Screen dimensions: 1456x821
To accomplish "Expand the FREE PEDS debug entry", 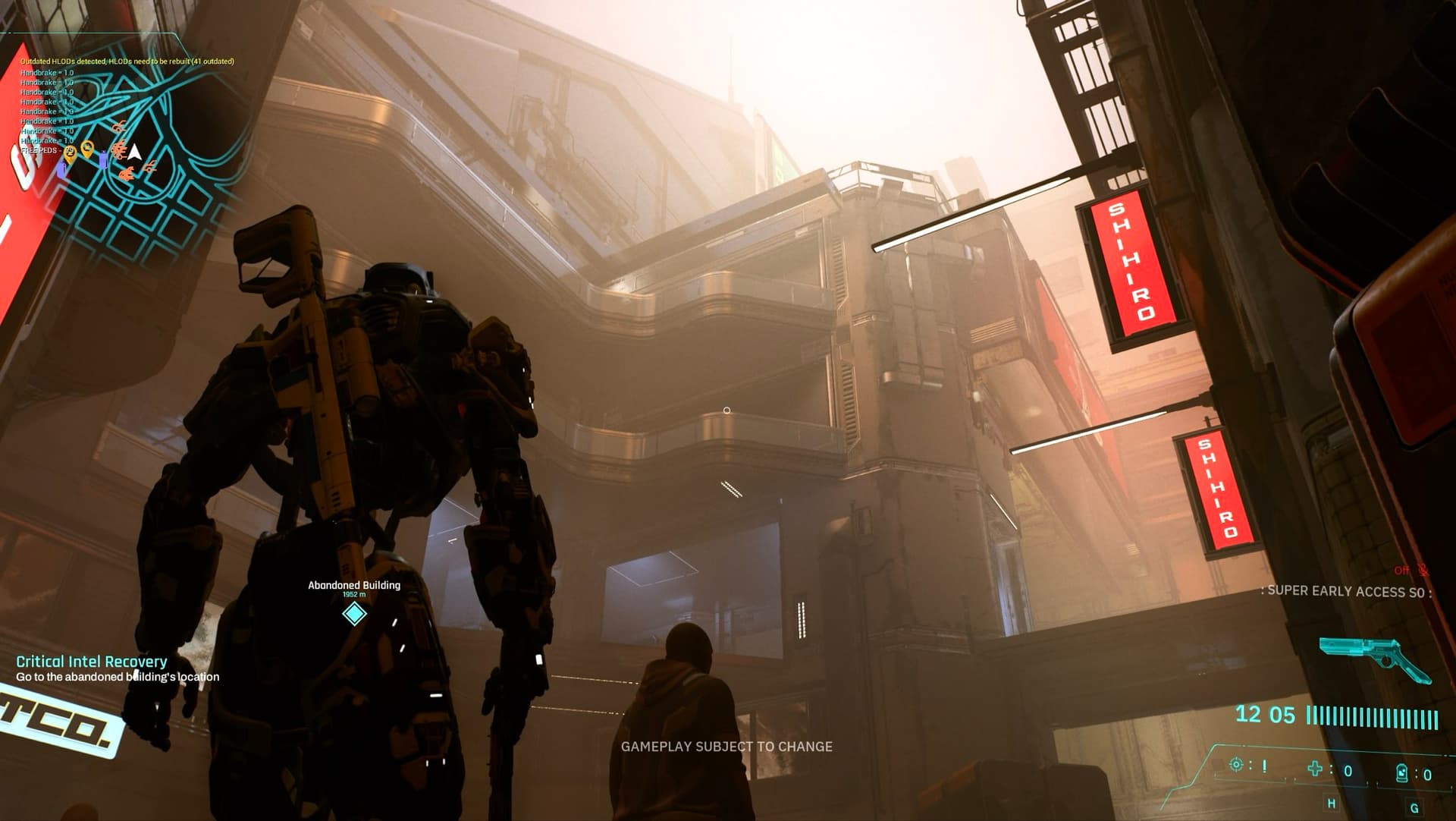I will click(x=41, y=152).
